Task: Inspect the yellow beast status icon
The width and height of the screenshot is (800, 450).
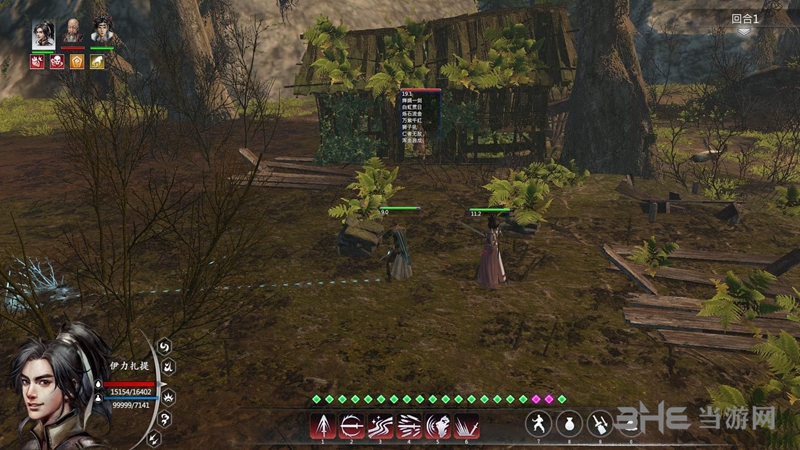Action: point(97,62)
